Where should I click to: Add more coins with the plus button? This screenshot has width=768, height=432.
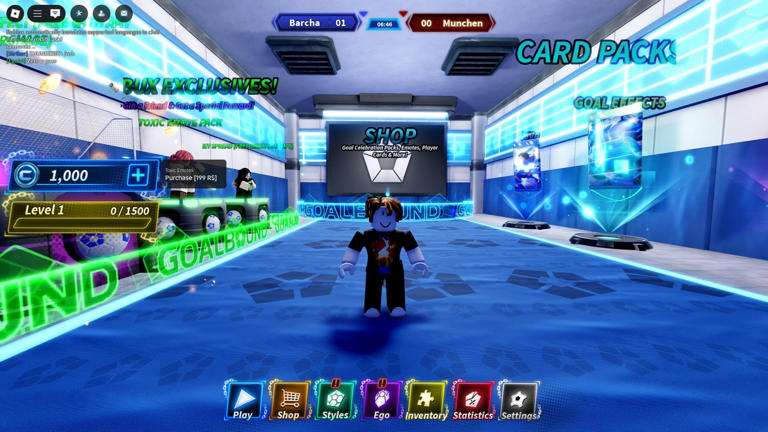pyautogui.click(x=138, y=175)
